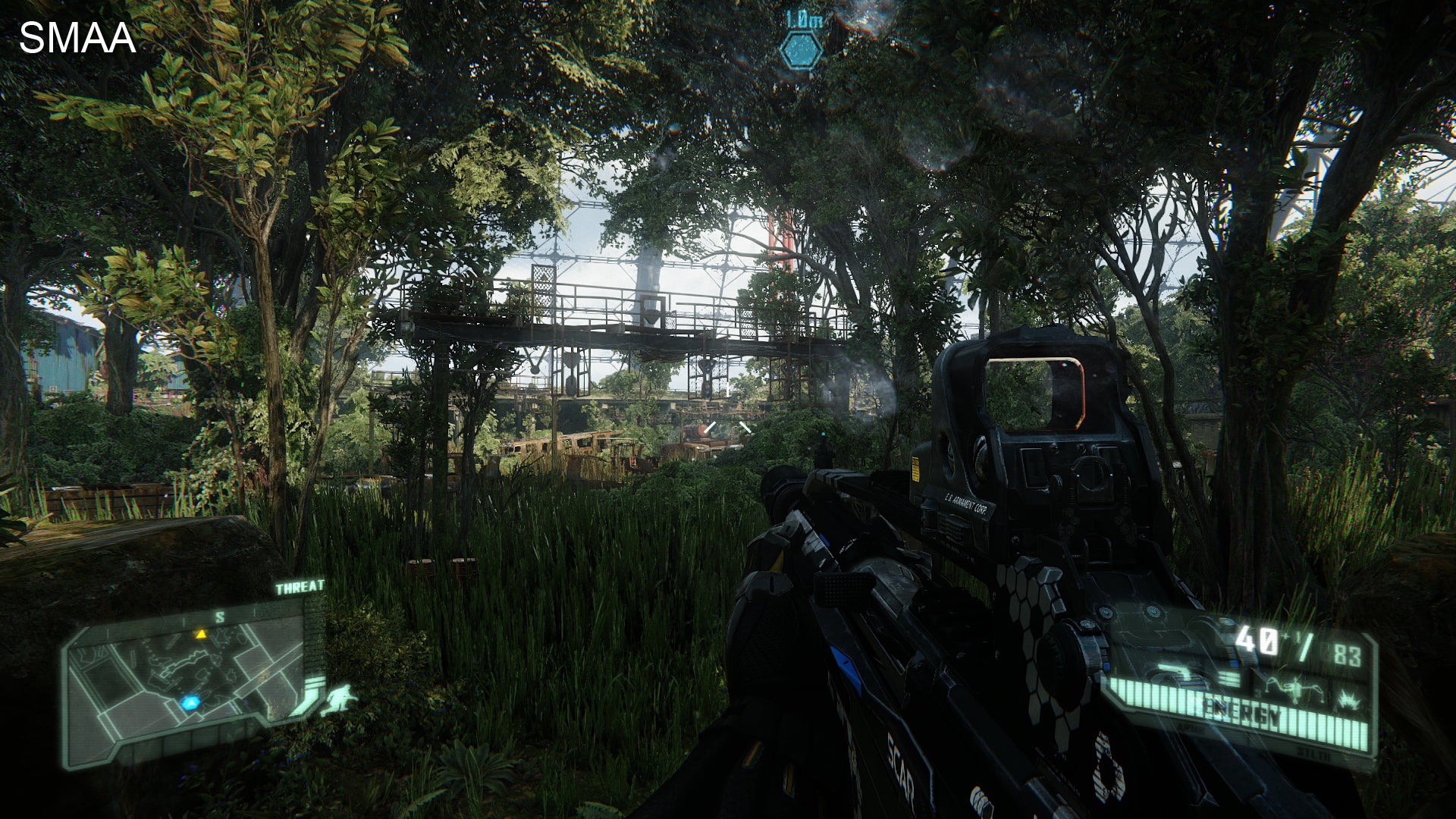This screenshot has width=1456, height=819.
Task: Select the blue player position marker
Action: pos(192,702)
